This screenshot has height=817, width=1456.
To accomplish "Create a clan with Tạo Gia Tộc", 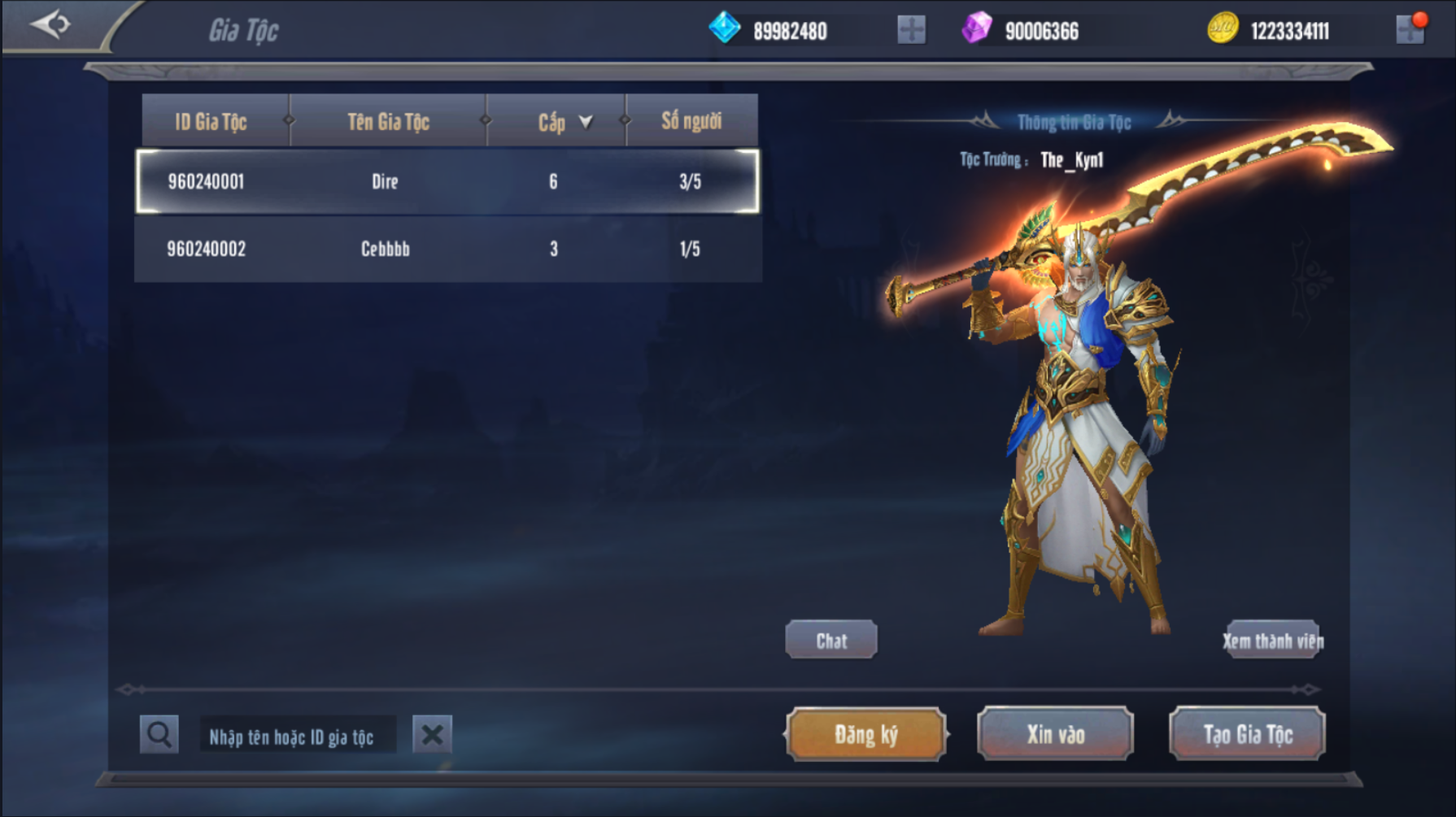I will click(1247, 735).
